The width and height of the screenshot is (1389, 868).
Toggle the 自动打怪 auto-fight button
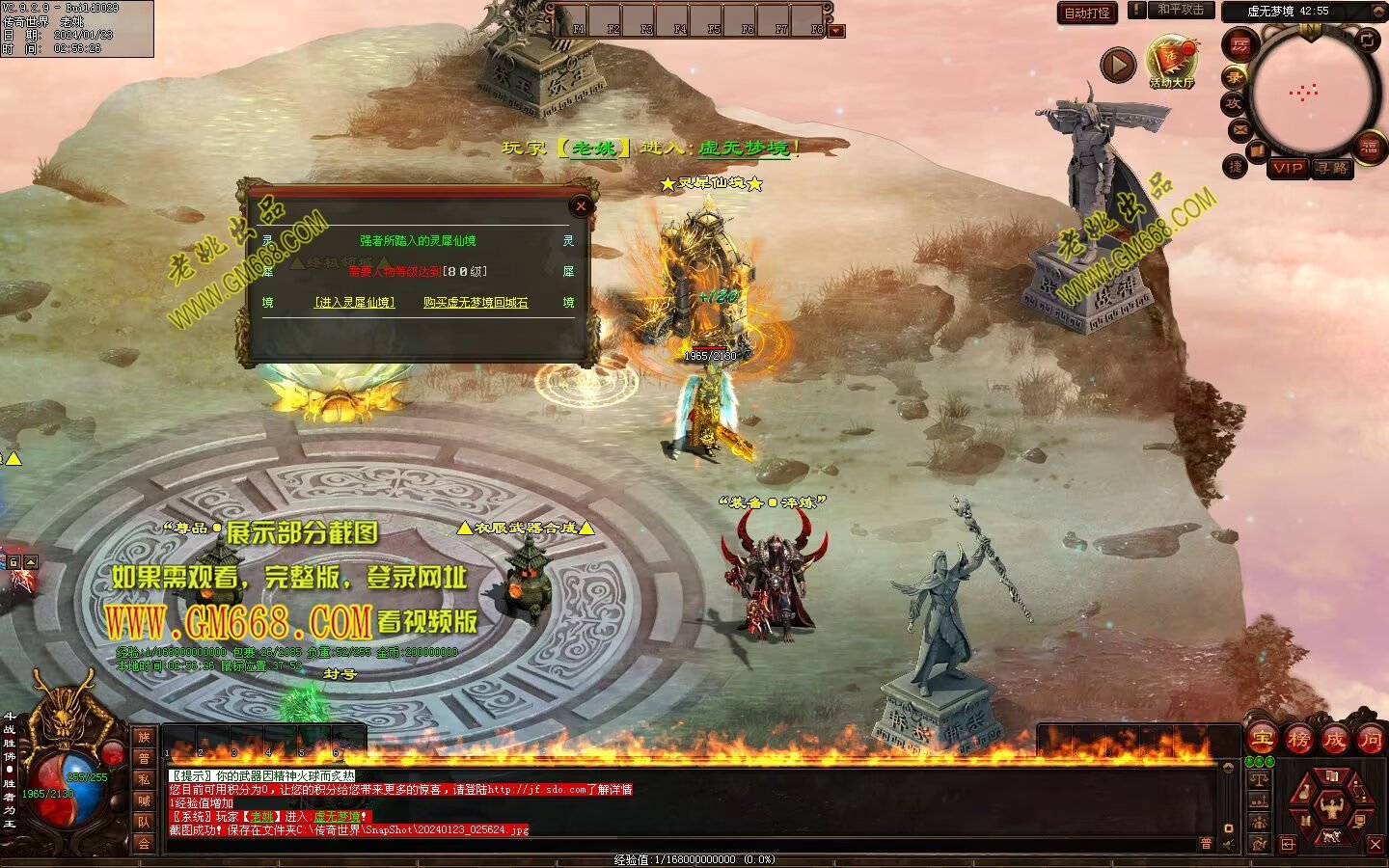[1087, 13]
